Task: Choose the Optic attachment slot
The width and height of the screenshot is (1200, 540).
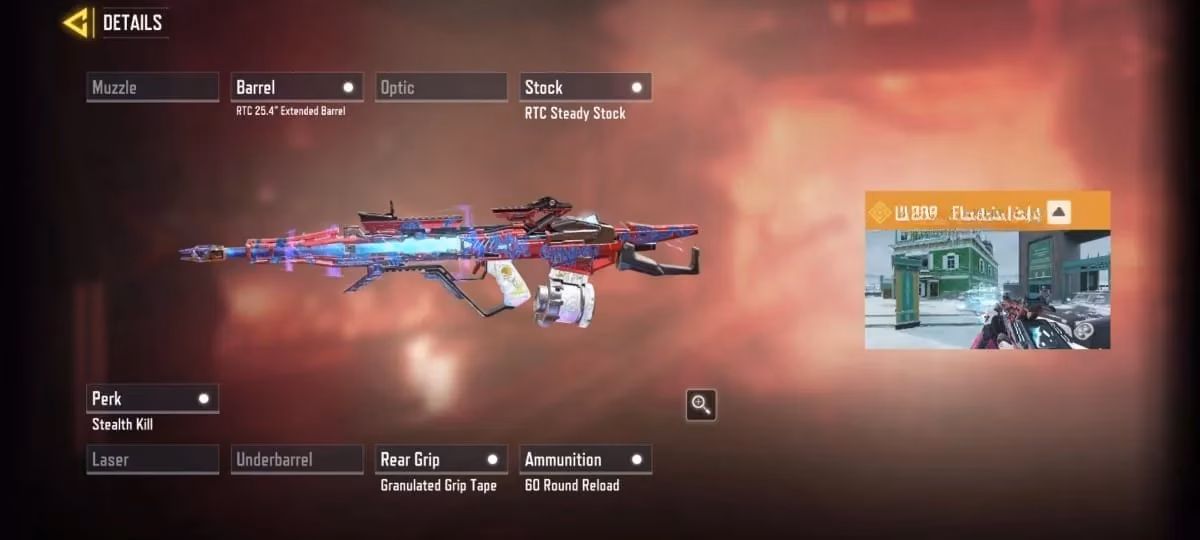Action: (441, 87)
